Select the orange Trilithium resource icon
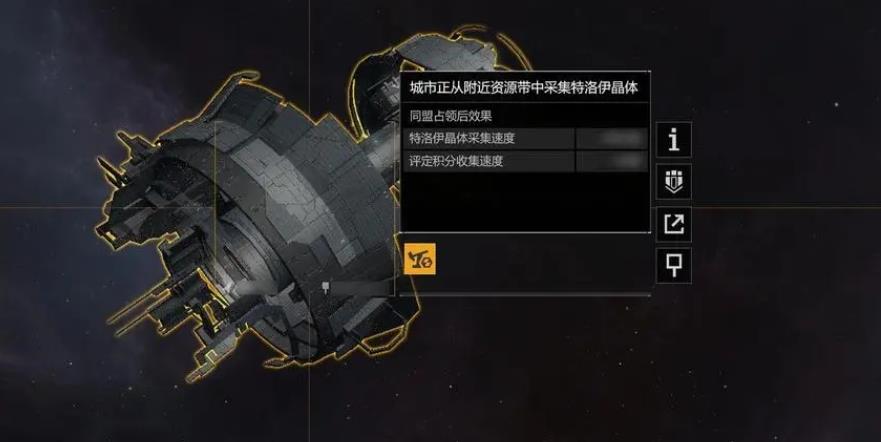This screenshot has height=442, width=881. click(418, 257)
